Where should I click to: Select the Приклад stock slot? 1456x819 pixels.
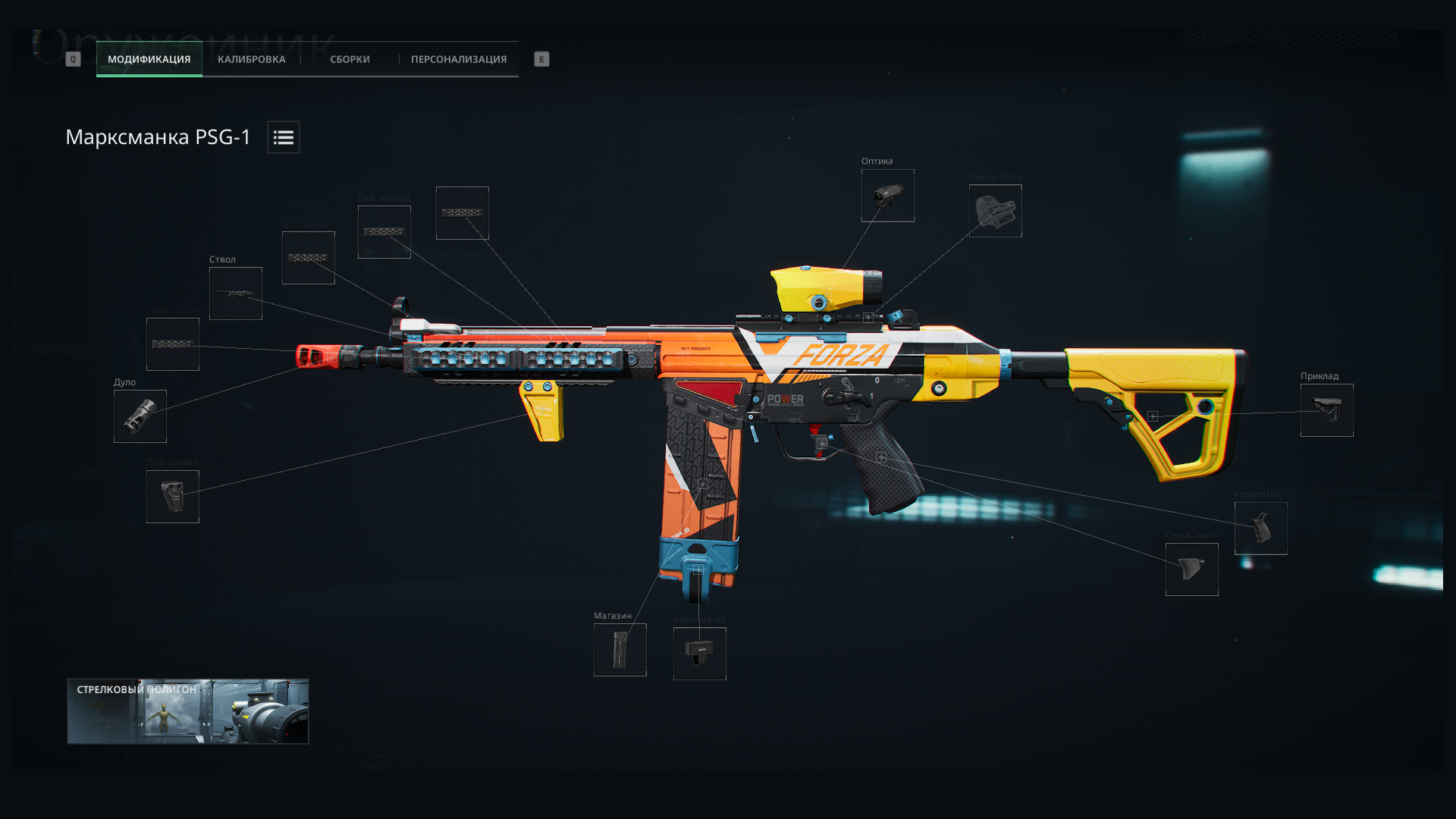point(1326,410)
